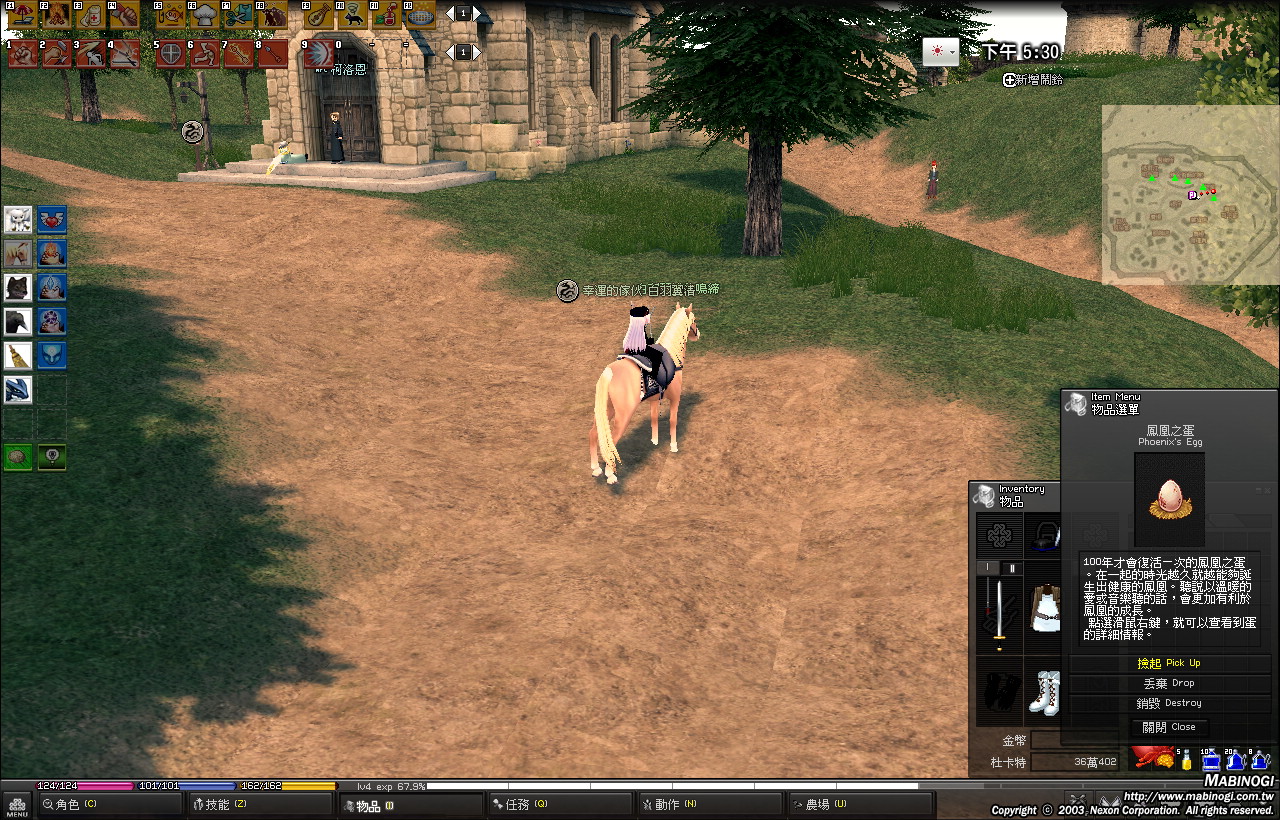
Task: Click the winged heart skill icon
Action: click(x=52, y=219)
